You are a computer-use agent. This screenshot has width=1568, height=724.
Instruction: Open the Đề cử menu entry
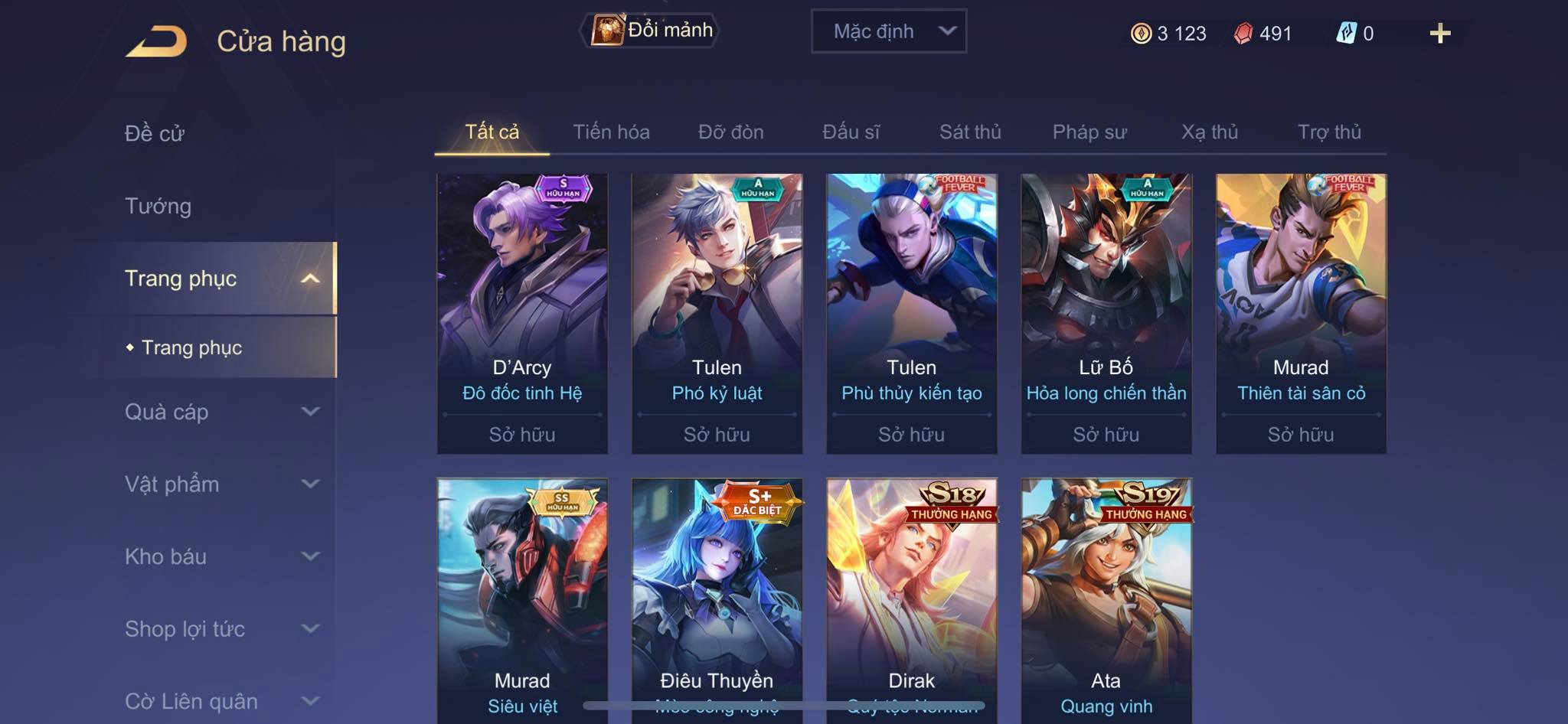coord(155,133)
